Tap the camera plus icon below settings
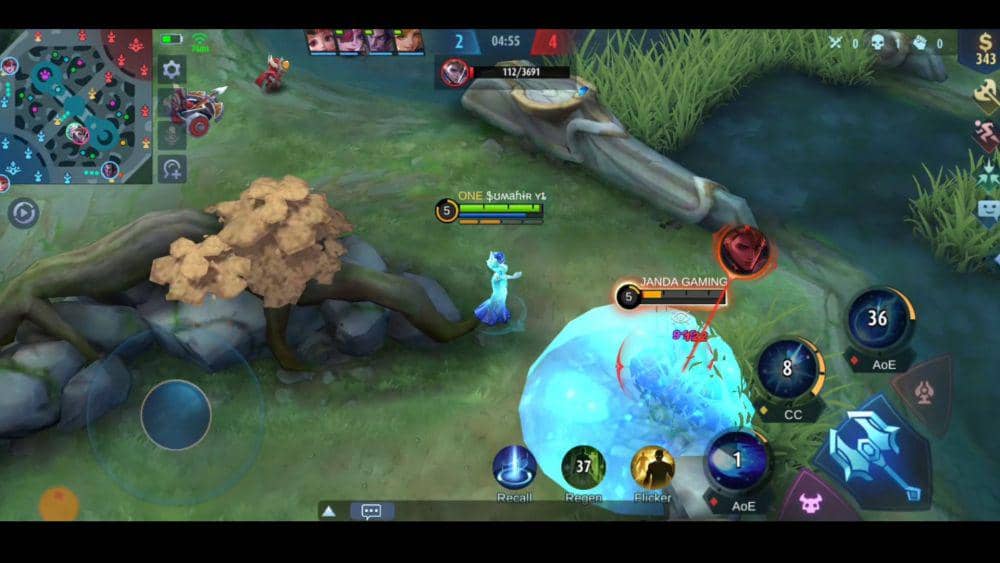 coord(172,167)
